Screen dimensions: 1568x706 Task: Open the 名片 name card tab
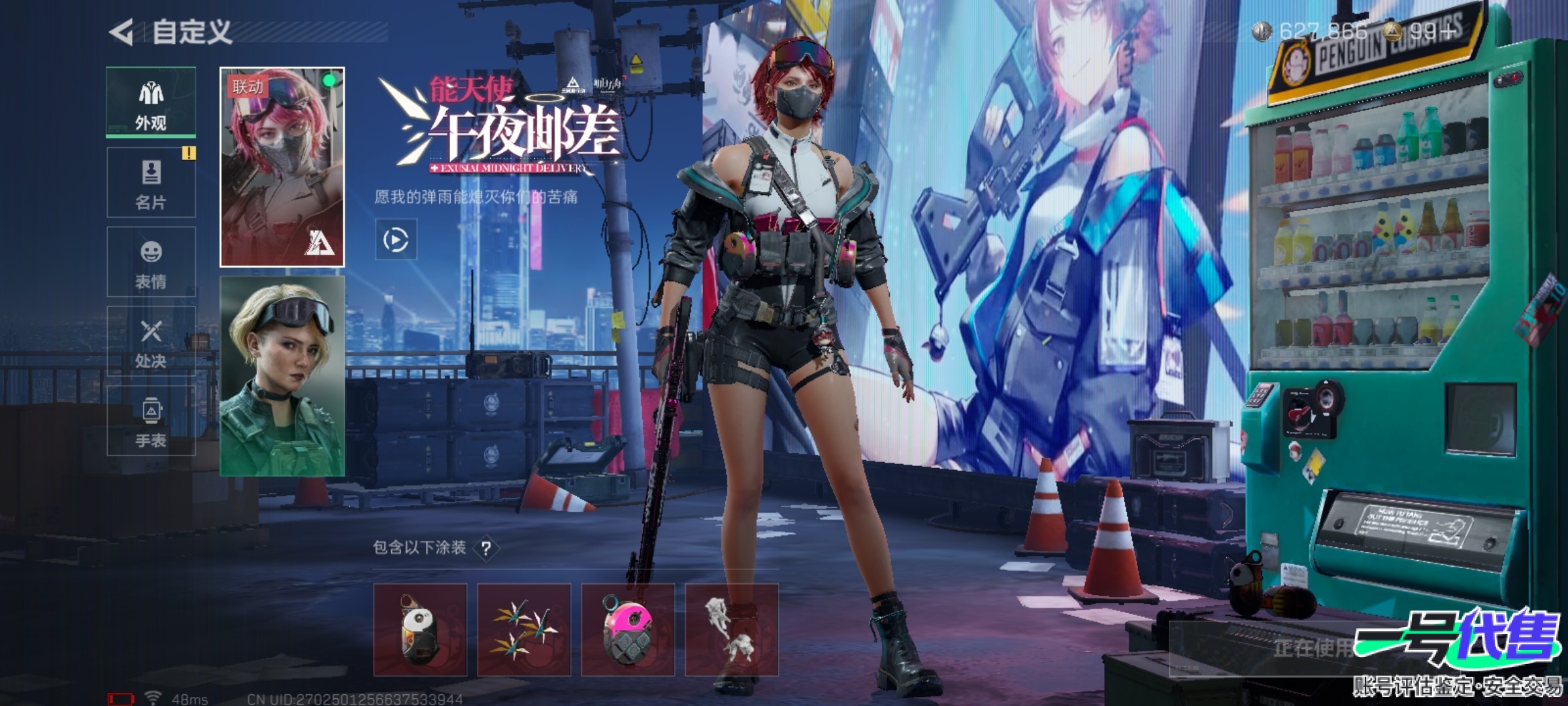coord(151,183)
